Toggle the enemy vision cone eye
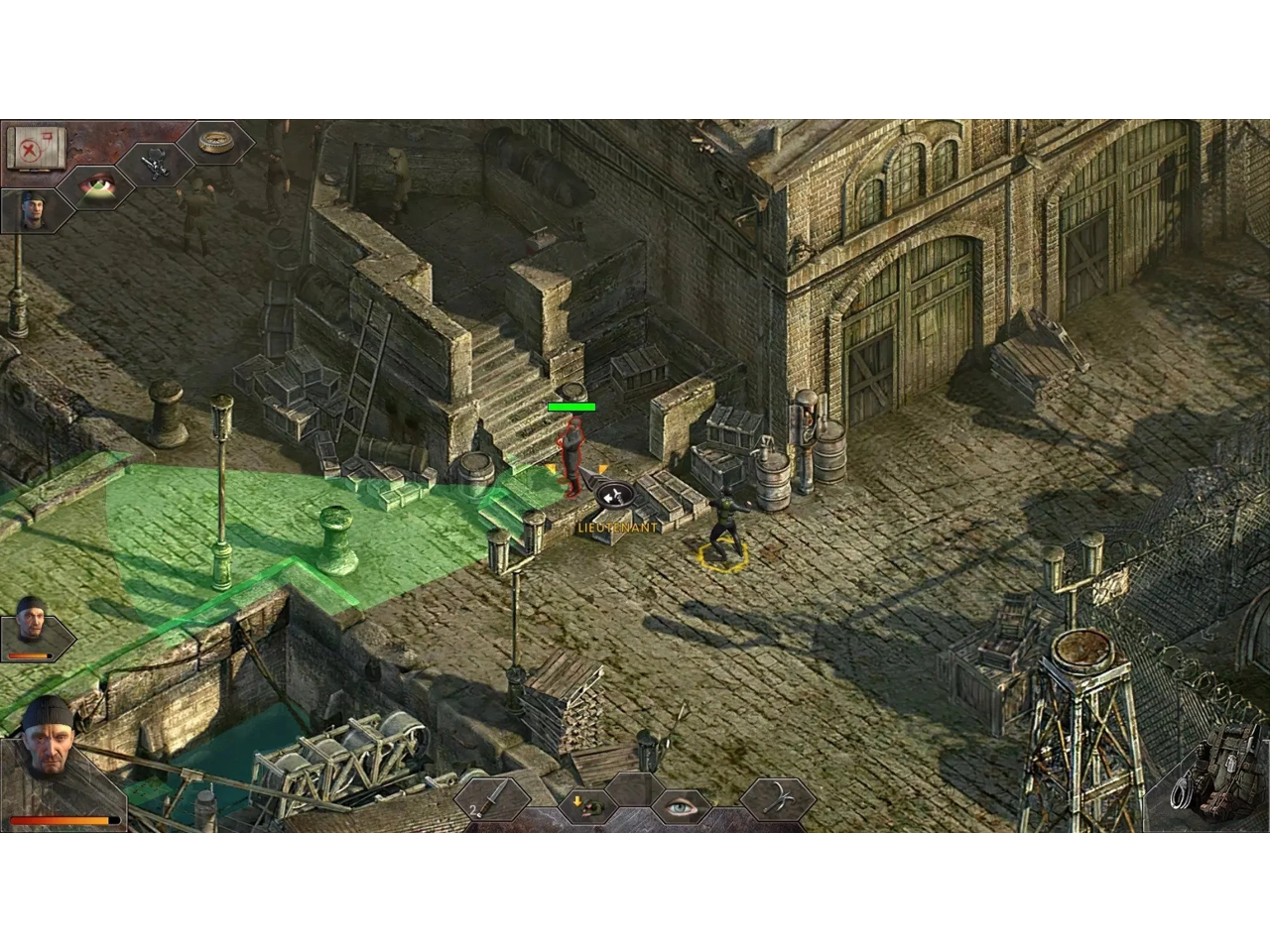 [97, 185]
